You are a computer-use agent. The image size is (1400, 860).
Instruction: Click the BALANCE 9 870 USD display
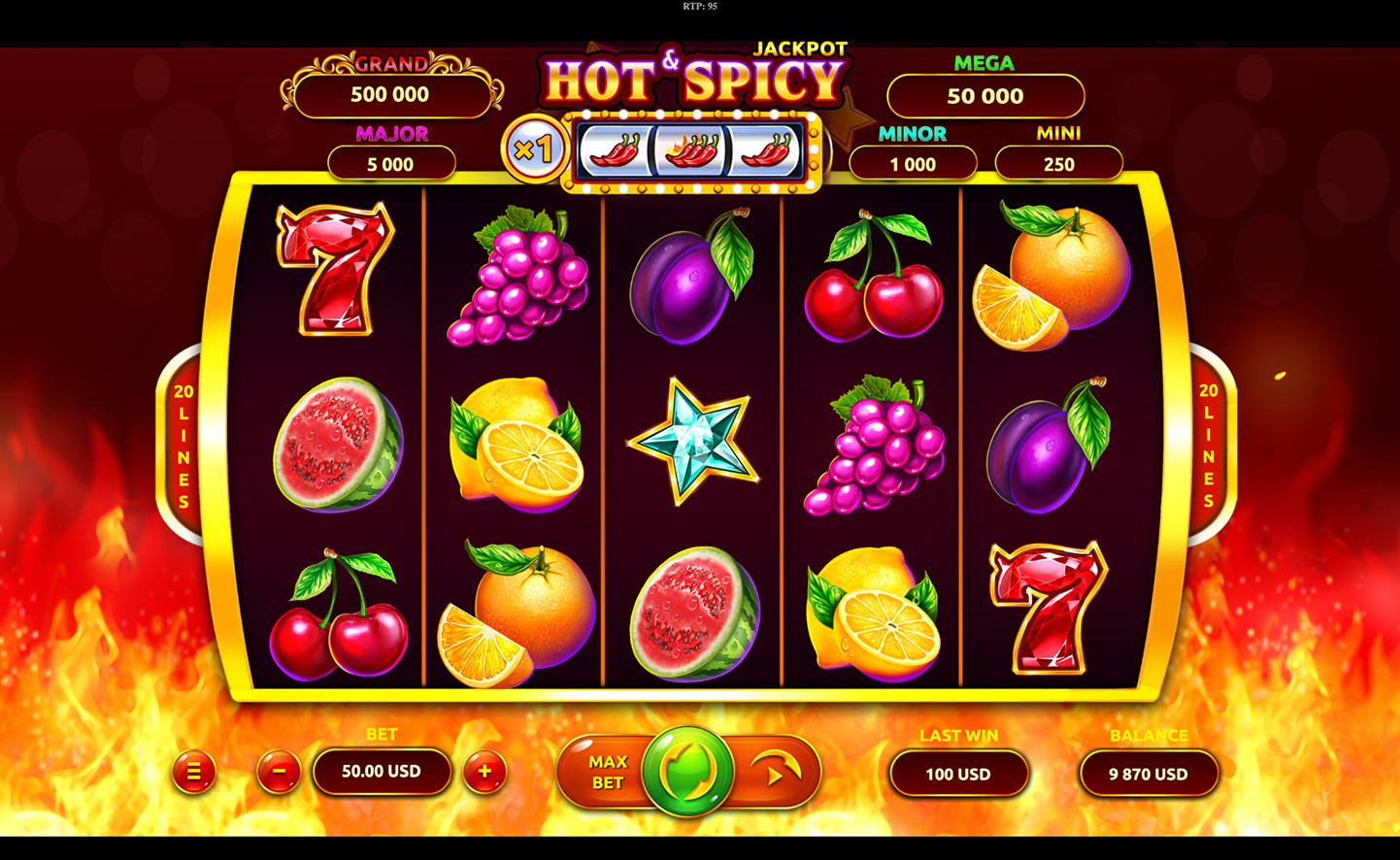coord(1149,774)
